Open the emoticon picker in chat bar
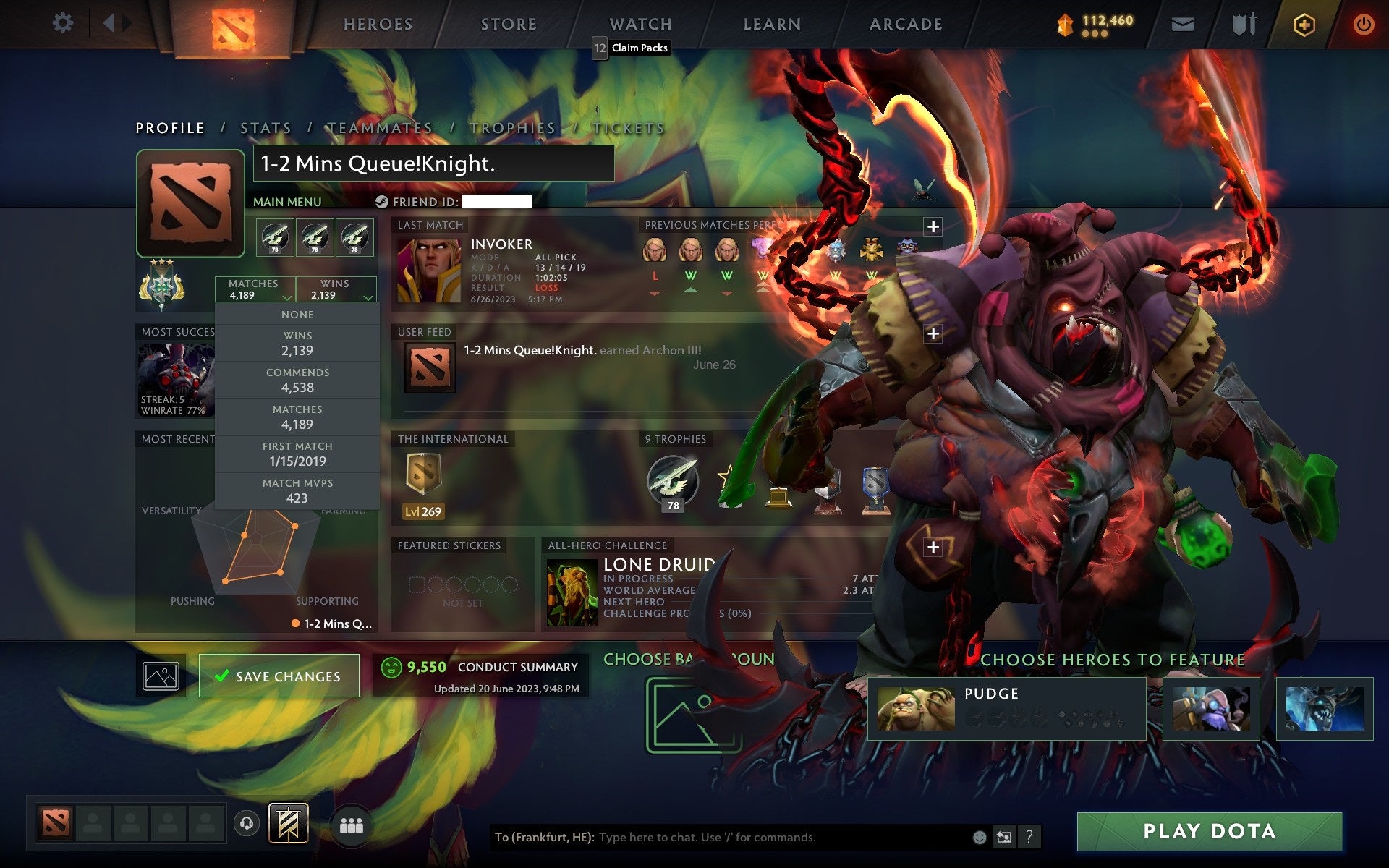1389x868 pixels. pos(980,838)
